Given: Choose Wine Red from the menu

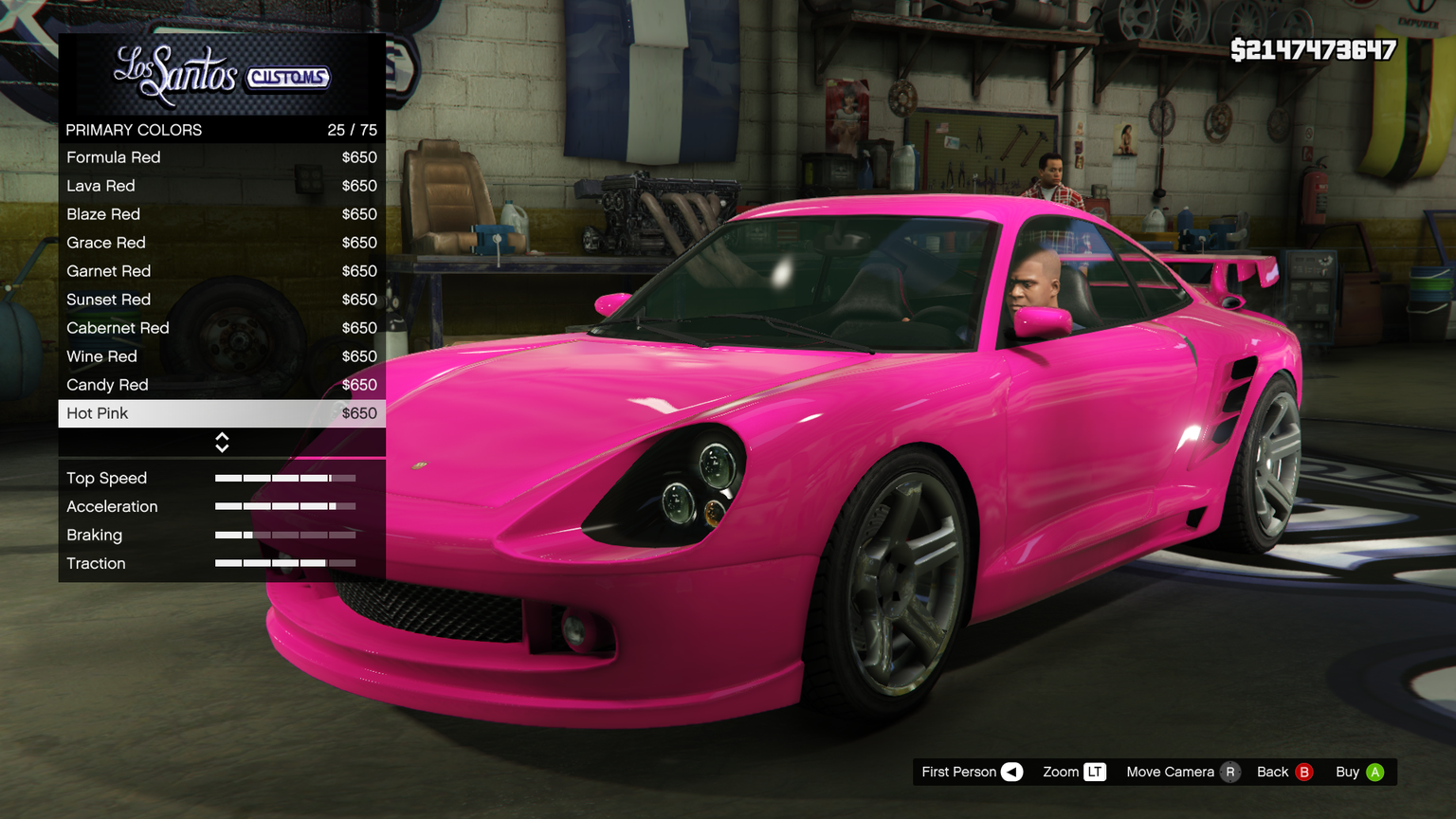Looking at the screenshot, I should (221, 356).
